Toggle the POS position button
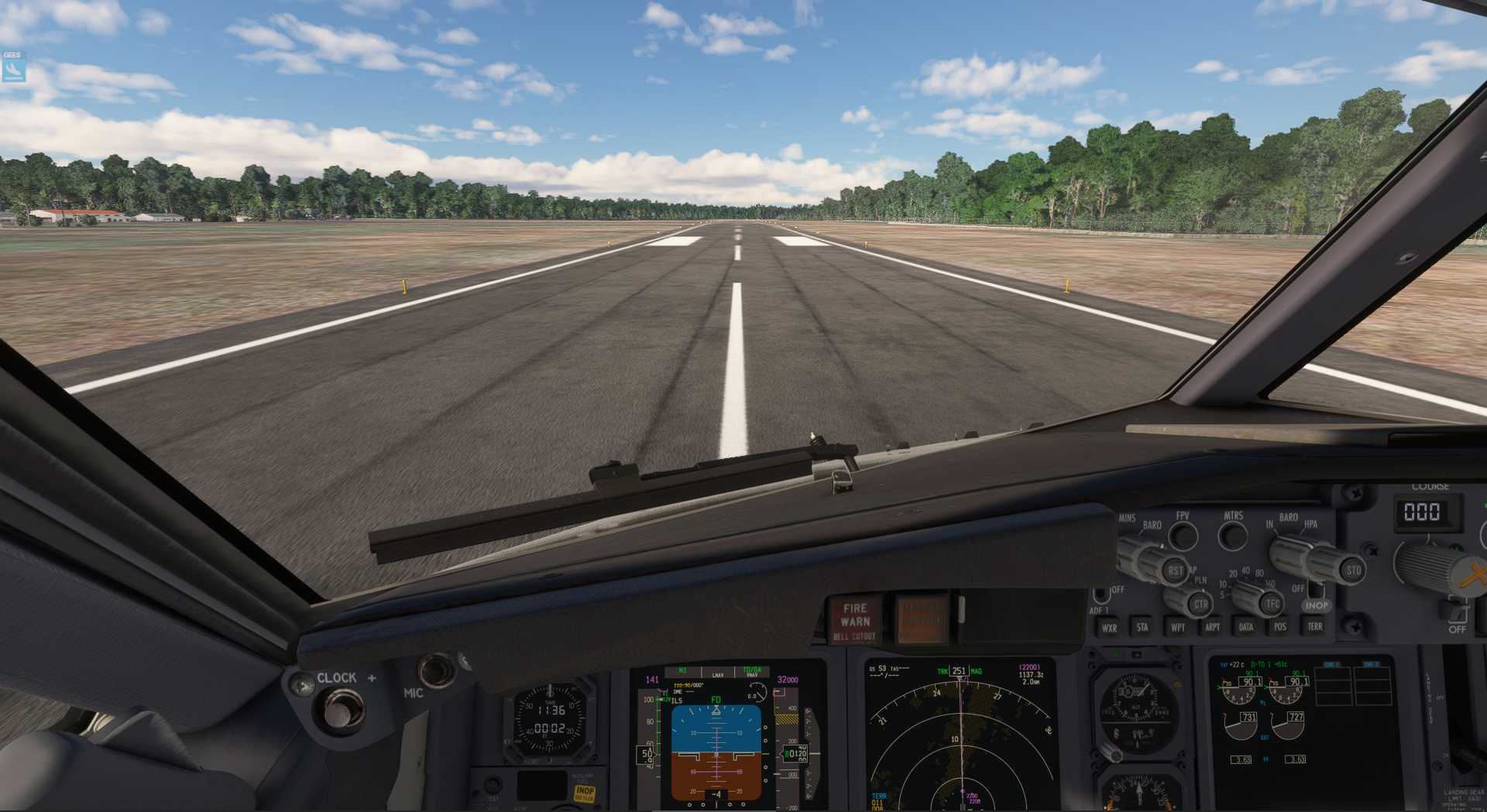 point(1280,627)
